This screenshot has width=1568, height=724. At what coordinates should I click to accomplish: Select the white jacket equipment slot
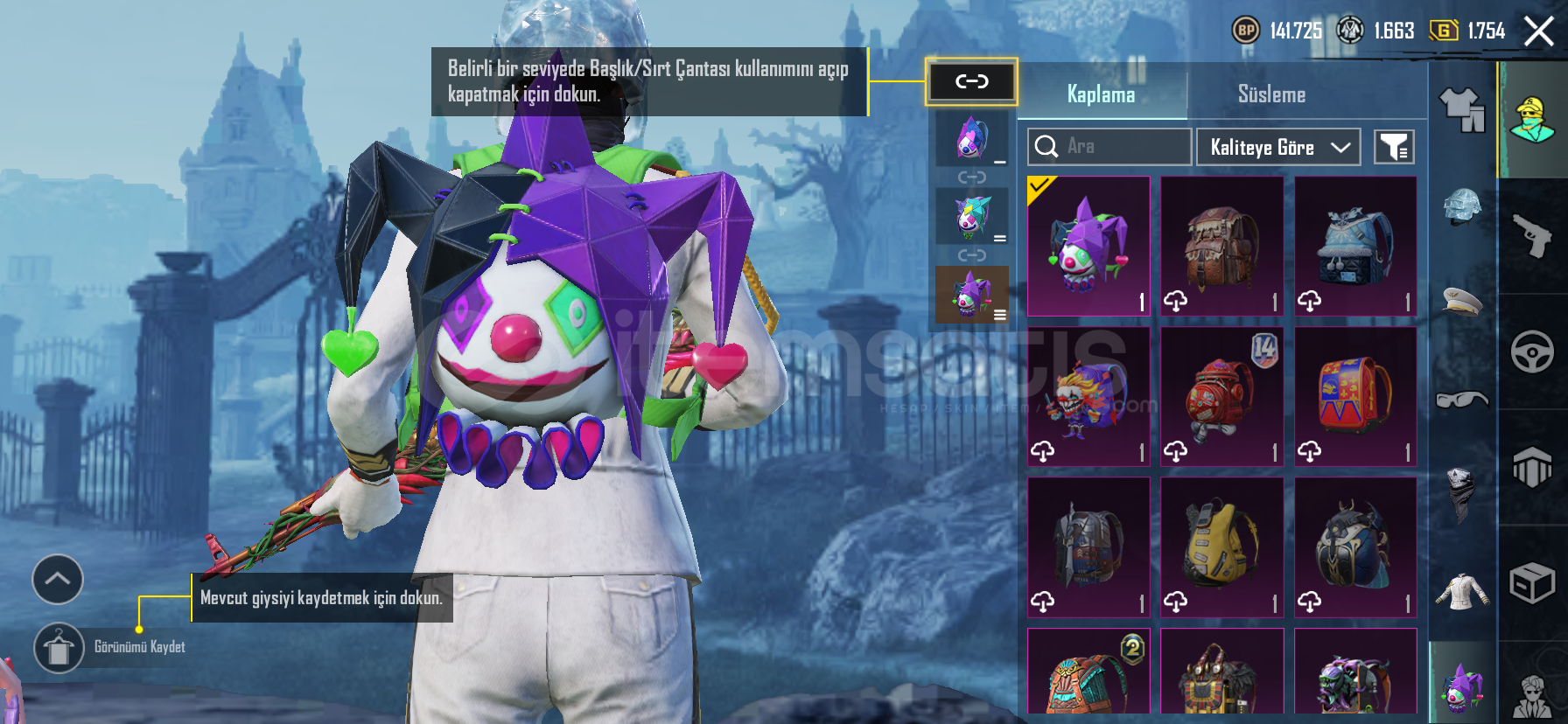tap(1461, 591)
